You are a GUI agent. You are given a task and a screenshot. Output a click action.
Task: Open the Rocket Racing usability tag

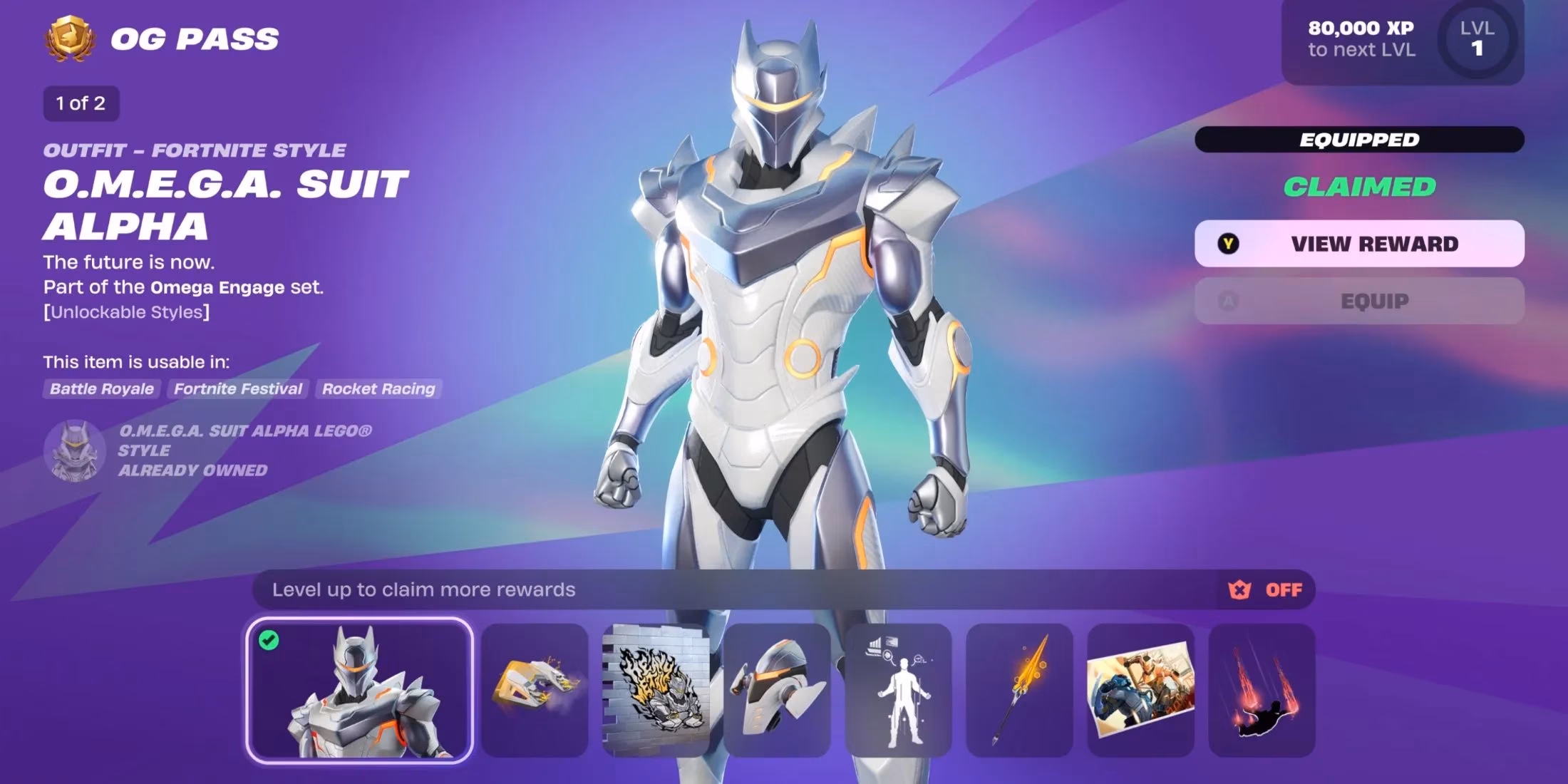pos(378,389)
